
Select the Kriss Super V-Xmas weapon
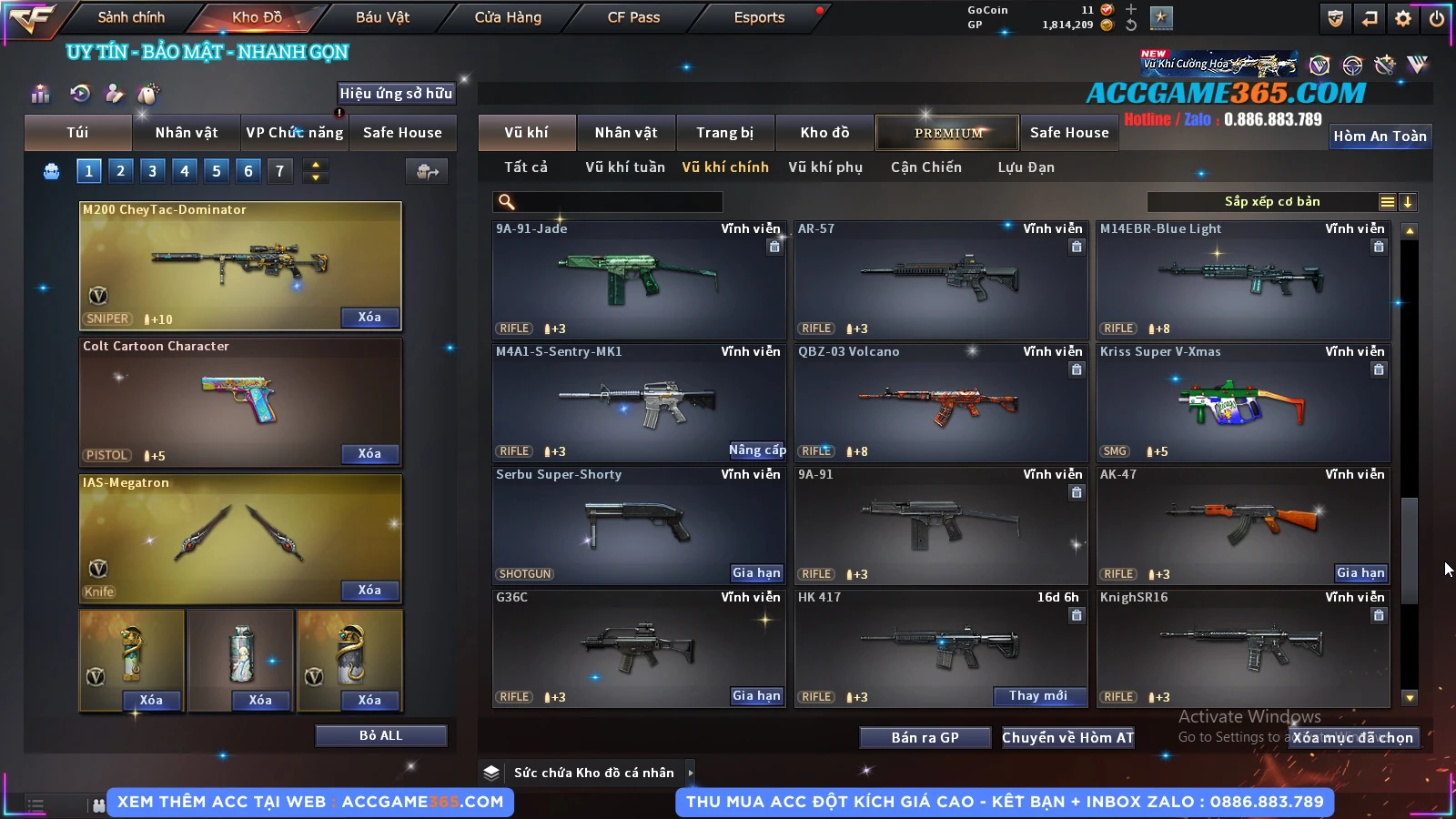[x=1243, y=403]
